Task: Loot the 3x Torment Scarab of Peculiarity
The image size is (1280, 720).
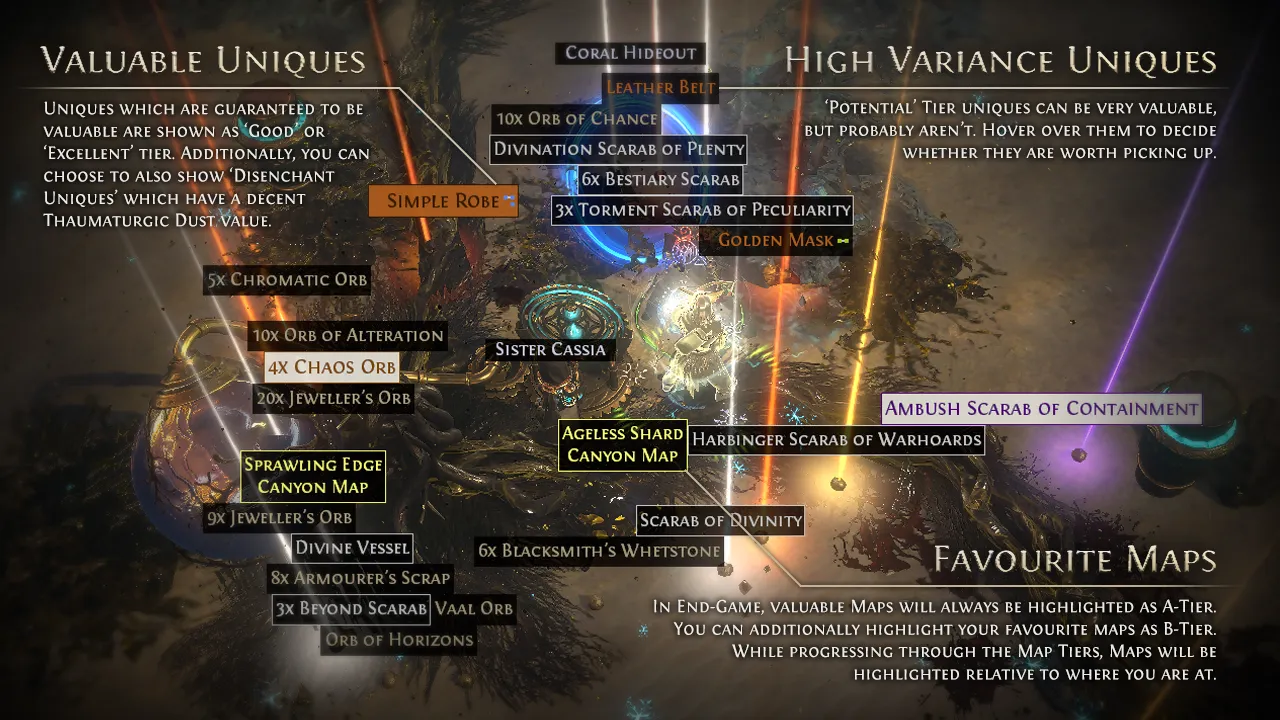Action: [702, 210]
